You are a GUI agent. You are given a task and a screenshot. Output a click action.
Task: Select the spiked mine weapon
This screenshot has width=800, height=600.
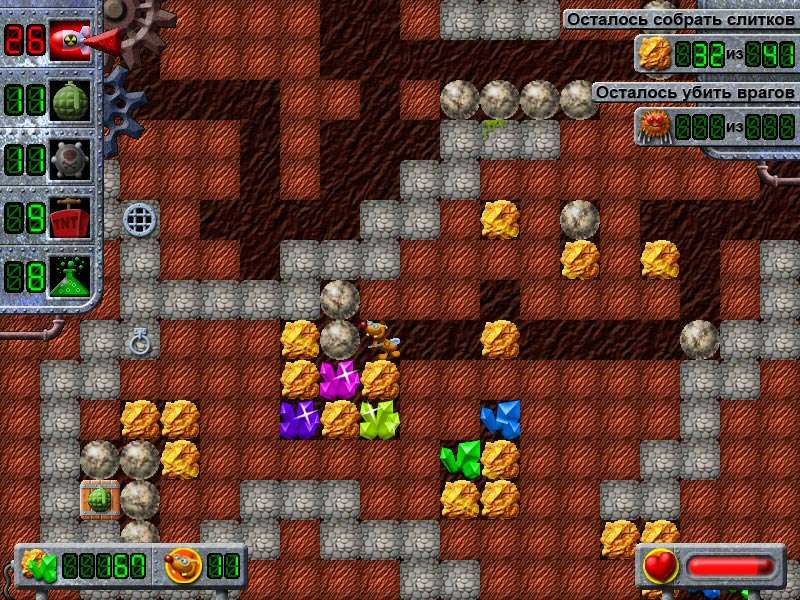coord(70,159)
